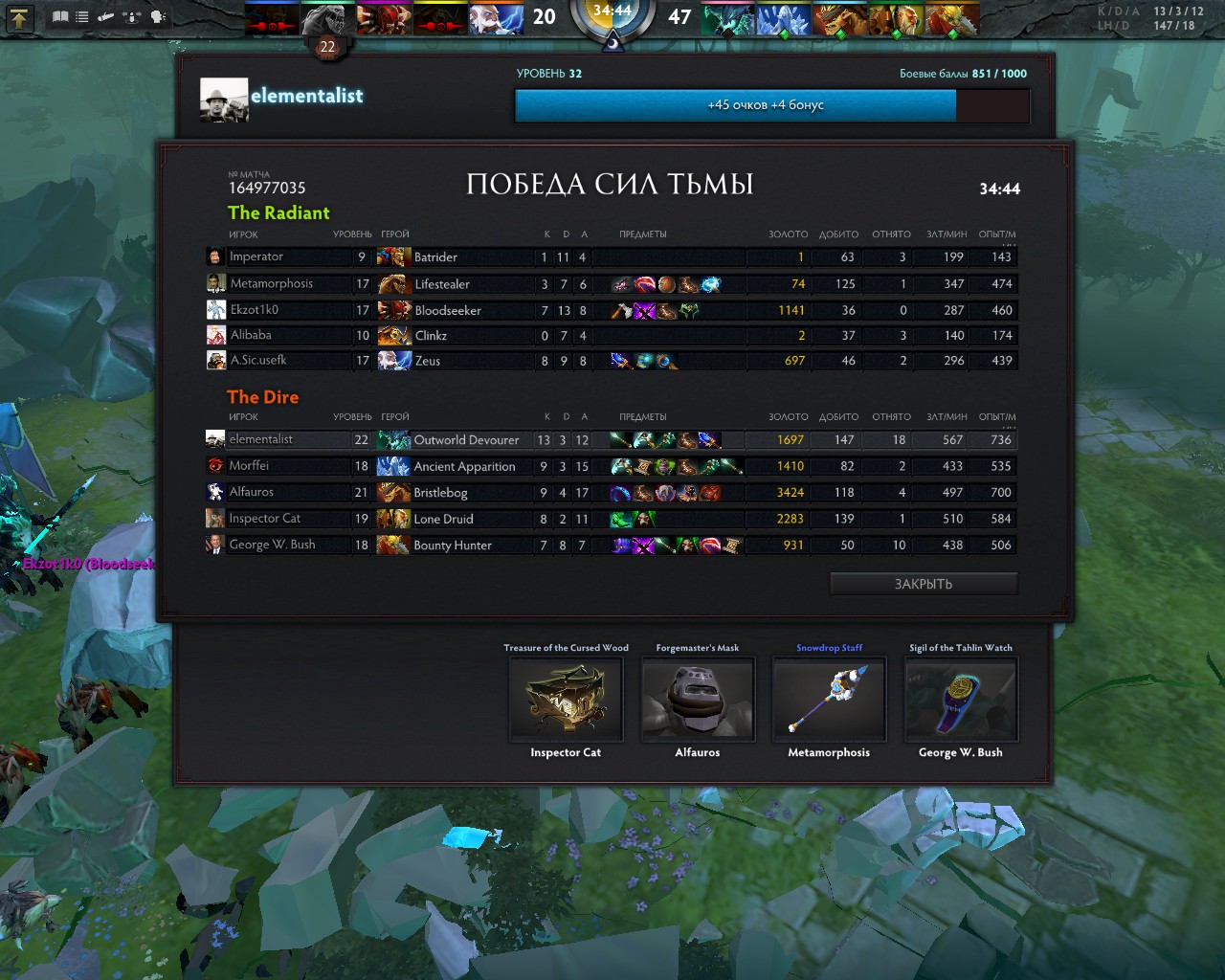Open the dashboard via the gold arrow button
This screenshot has width=1225, height=980.
(21, 16)
